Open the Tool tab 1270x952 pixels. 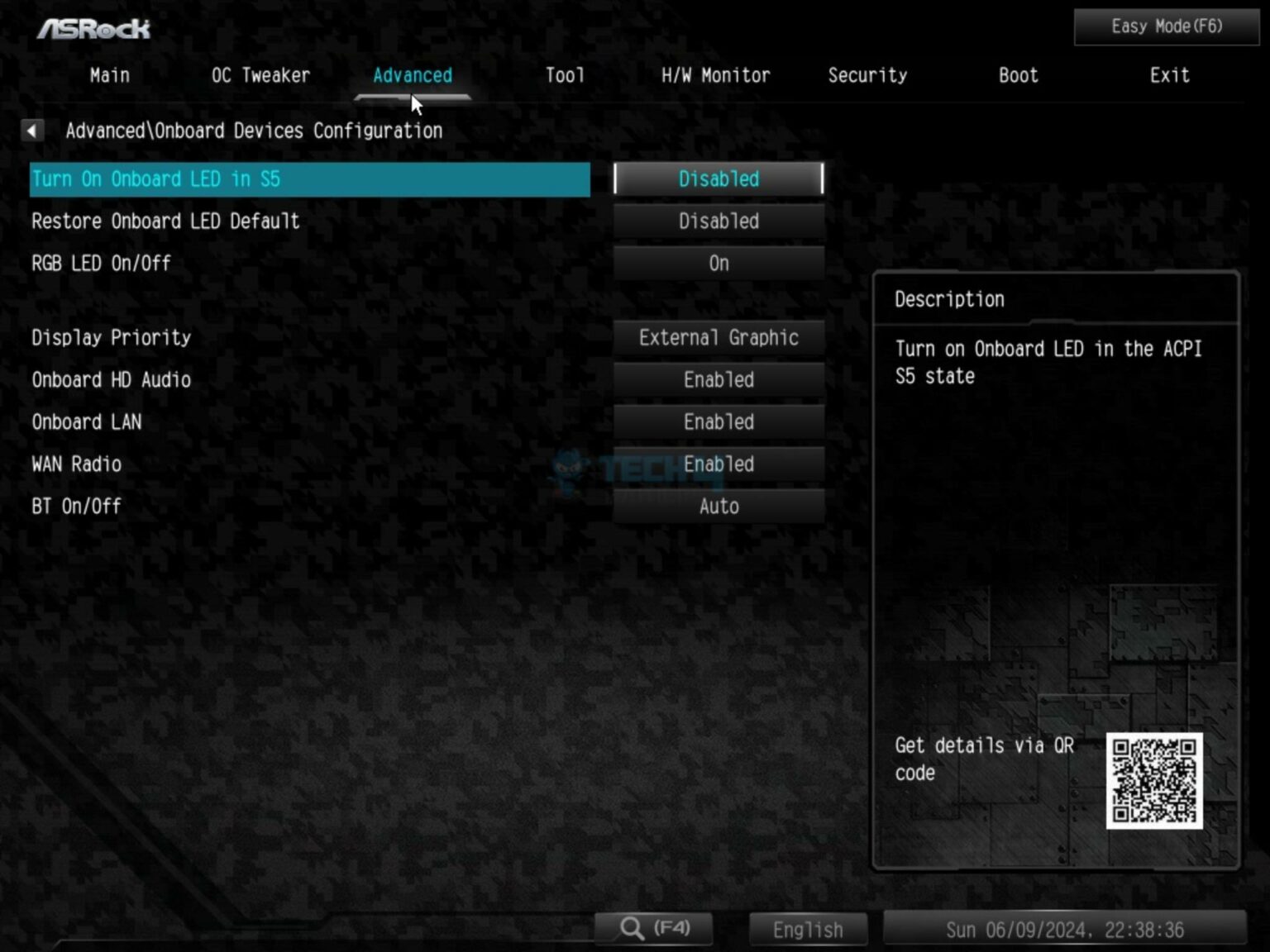pos(565,76)
